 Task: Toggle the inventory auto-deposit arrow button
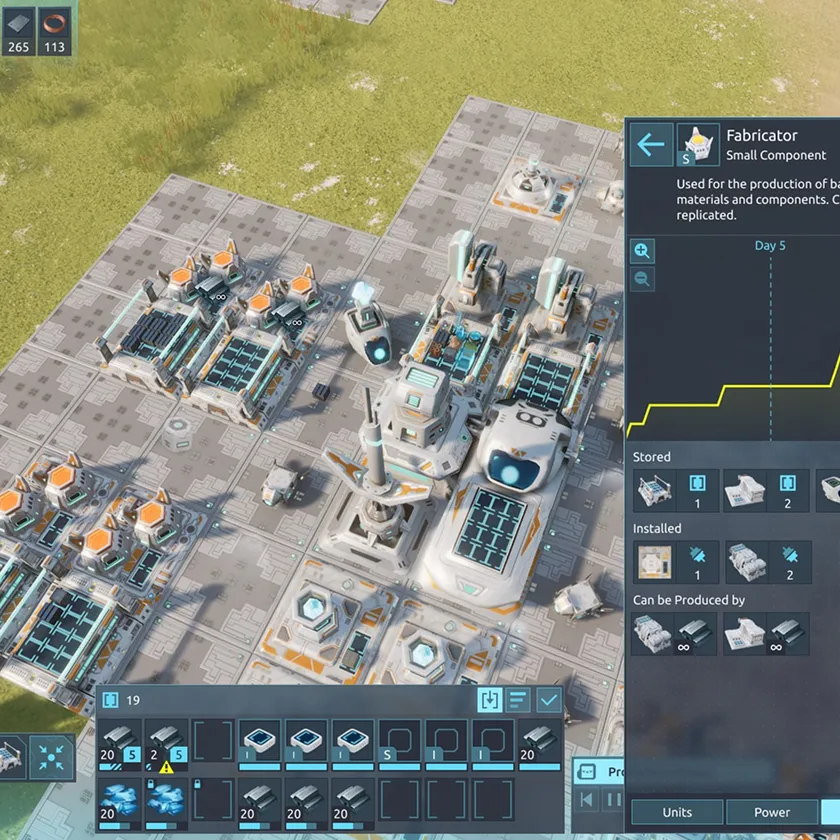click(490, 700)
